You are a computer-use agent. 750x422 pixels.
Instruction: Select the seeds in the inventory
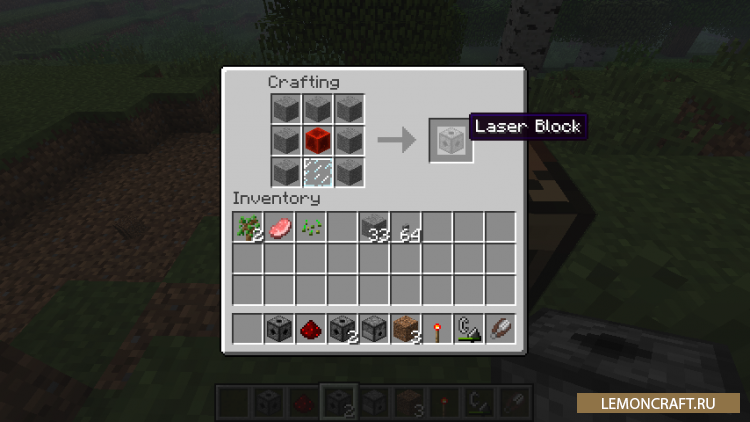tap(311, 228)
